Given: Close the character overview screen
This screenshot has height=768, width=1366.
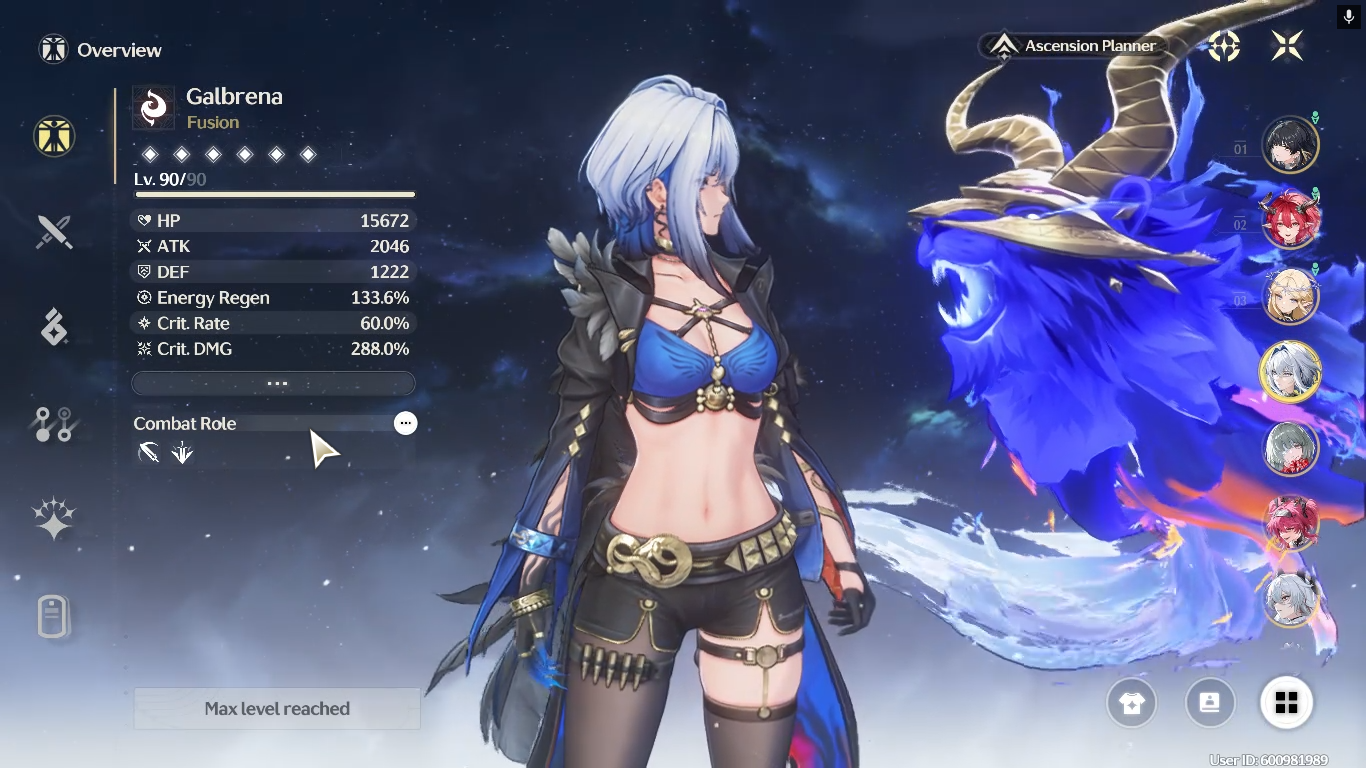Looking at the screenshot, I should click(x=1287, y=45).
